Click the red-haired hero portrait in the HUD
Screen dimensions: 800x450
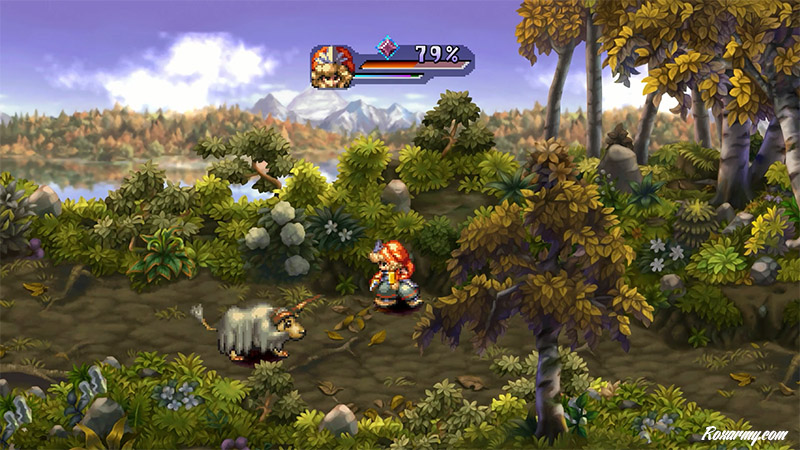(333, 66)
